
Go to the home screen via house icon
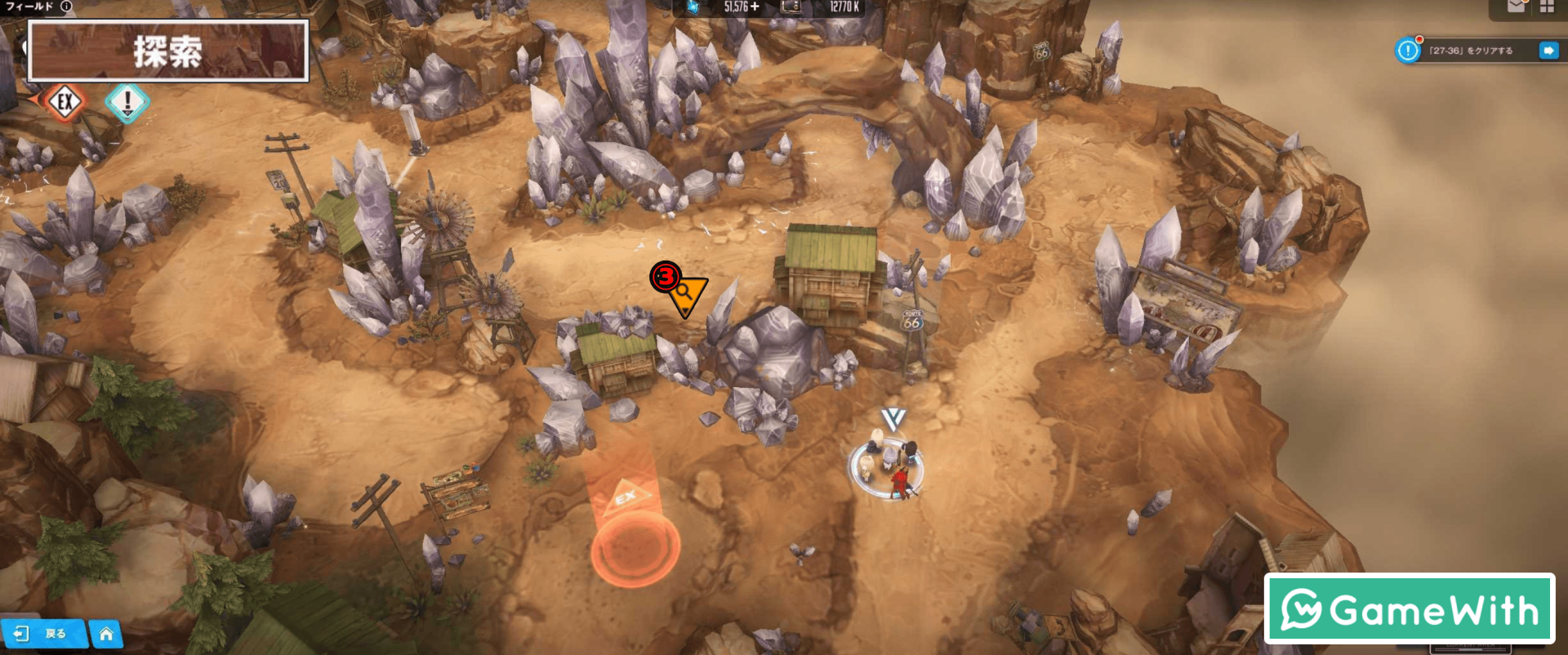tap(106, 634)
